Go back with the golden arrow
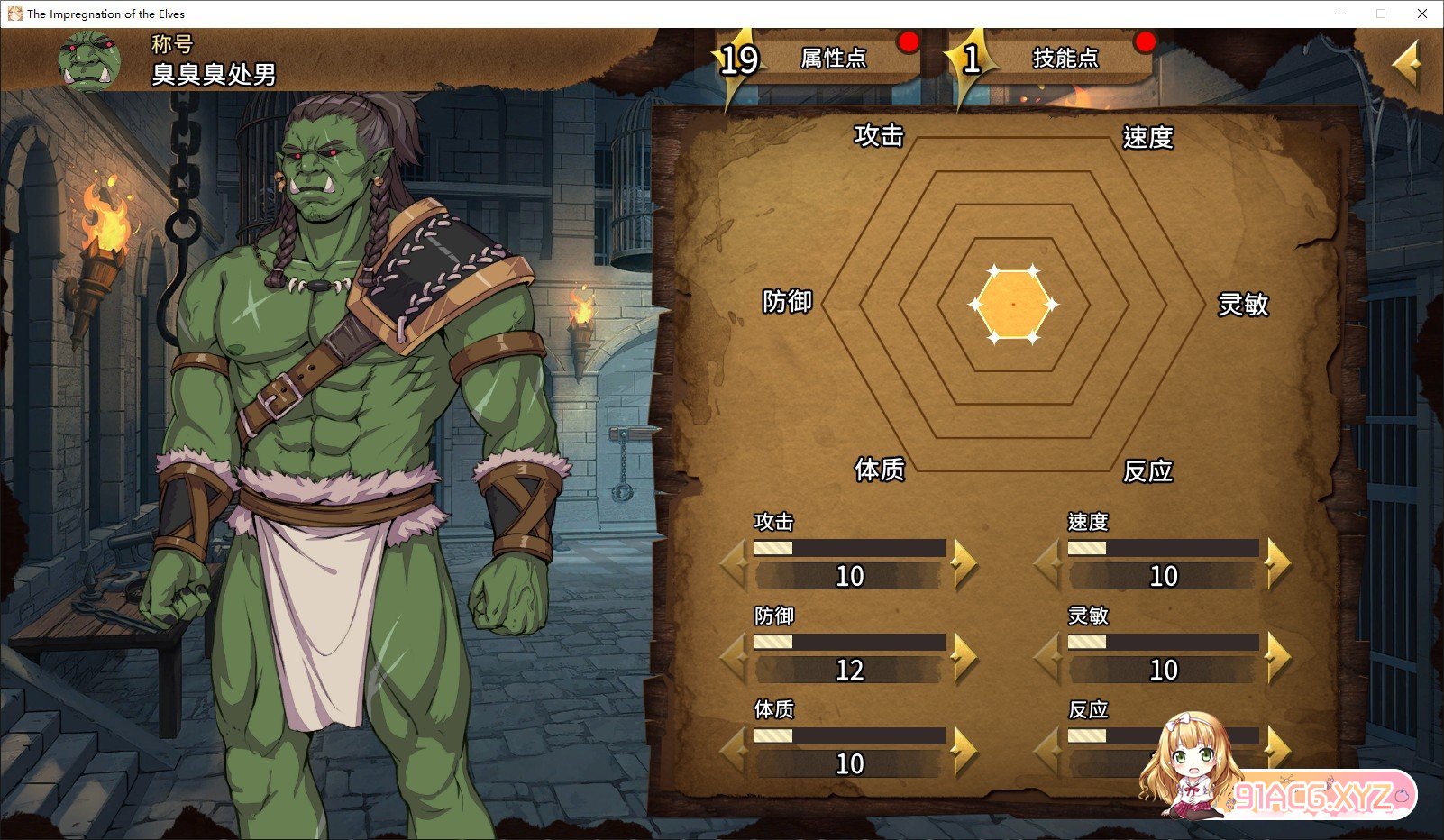The height and width of the screenshot is (840, 1444). click(x=1406, y=65)
